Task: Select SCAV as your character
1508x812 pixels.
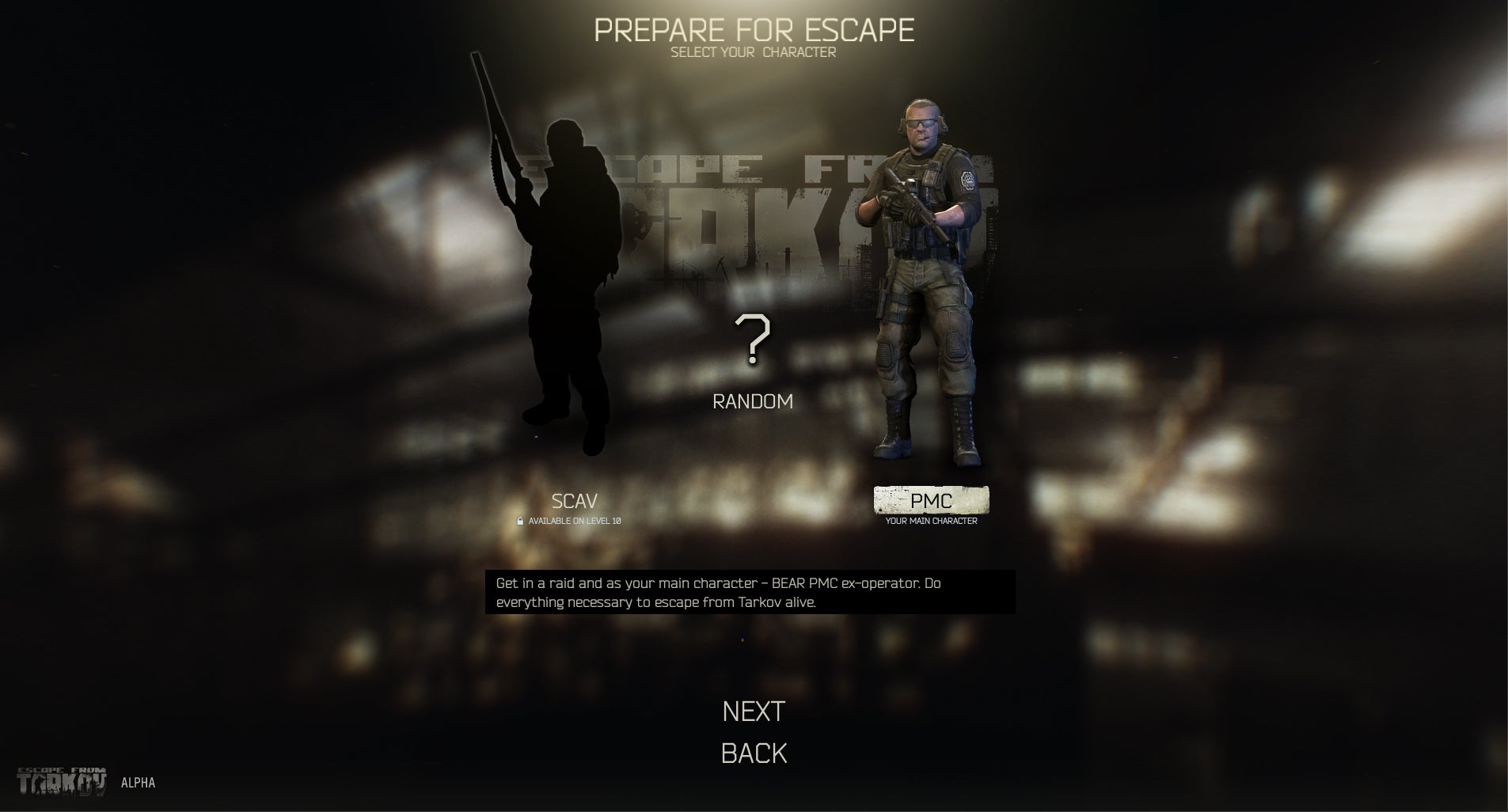Action: pos(575,500)
